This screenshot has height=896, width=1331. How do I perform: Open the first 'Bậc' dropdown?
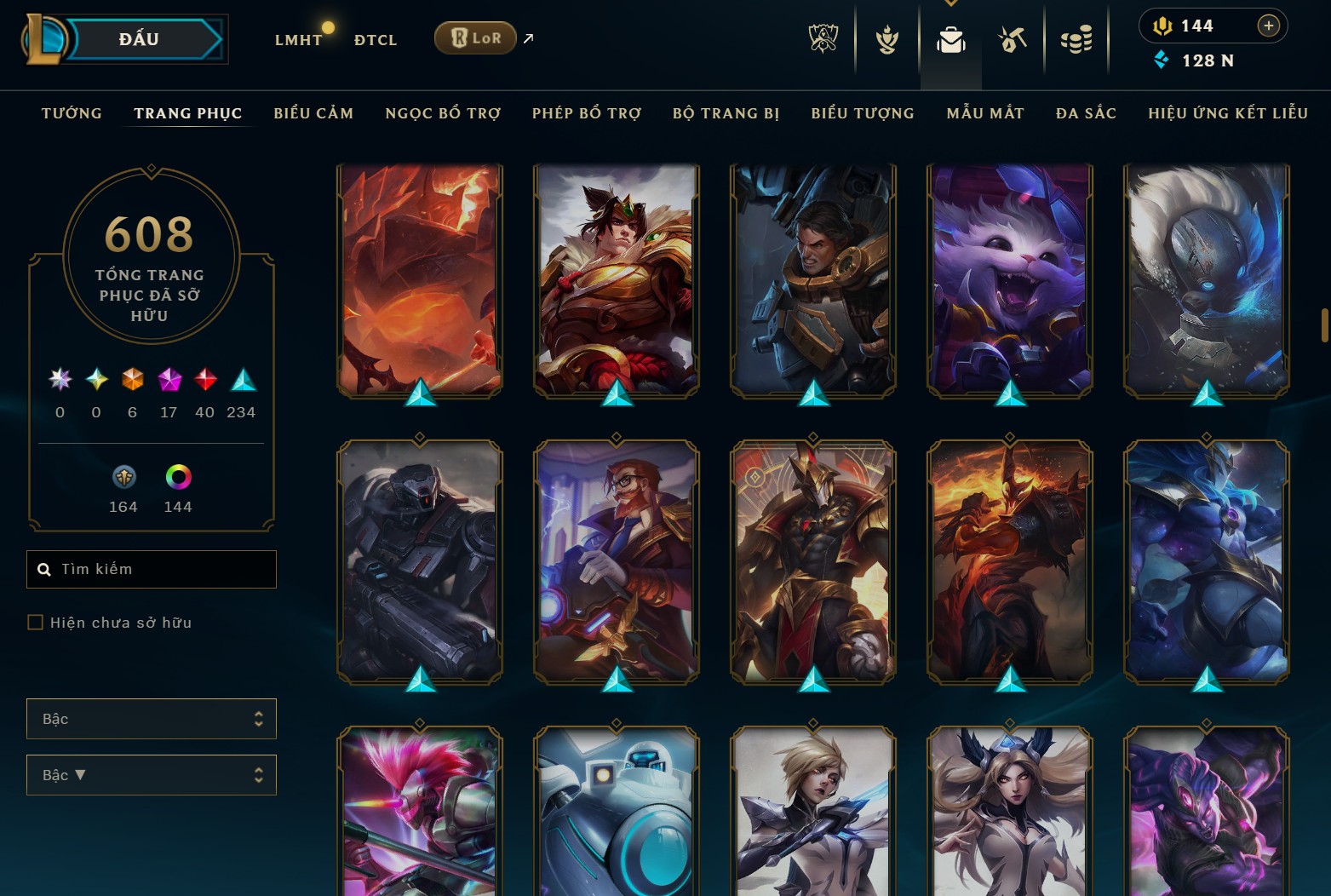(x=151, y=719)
